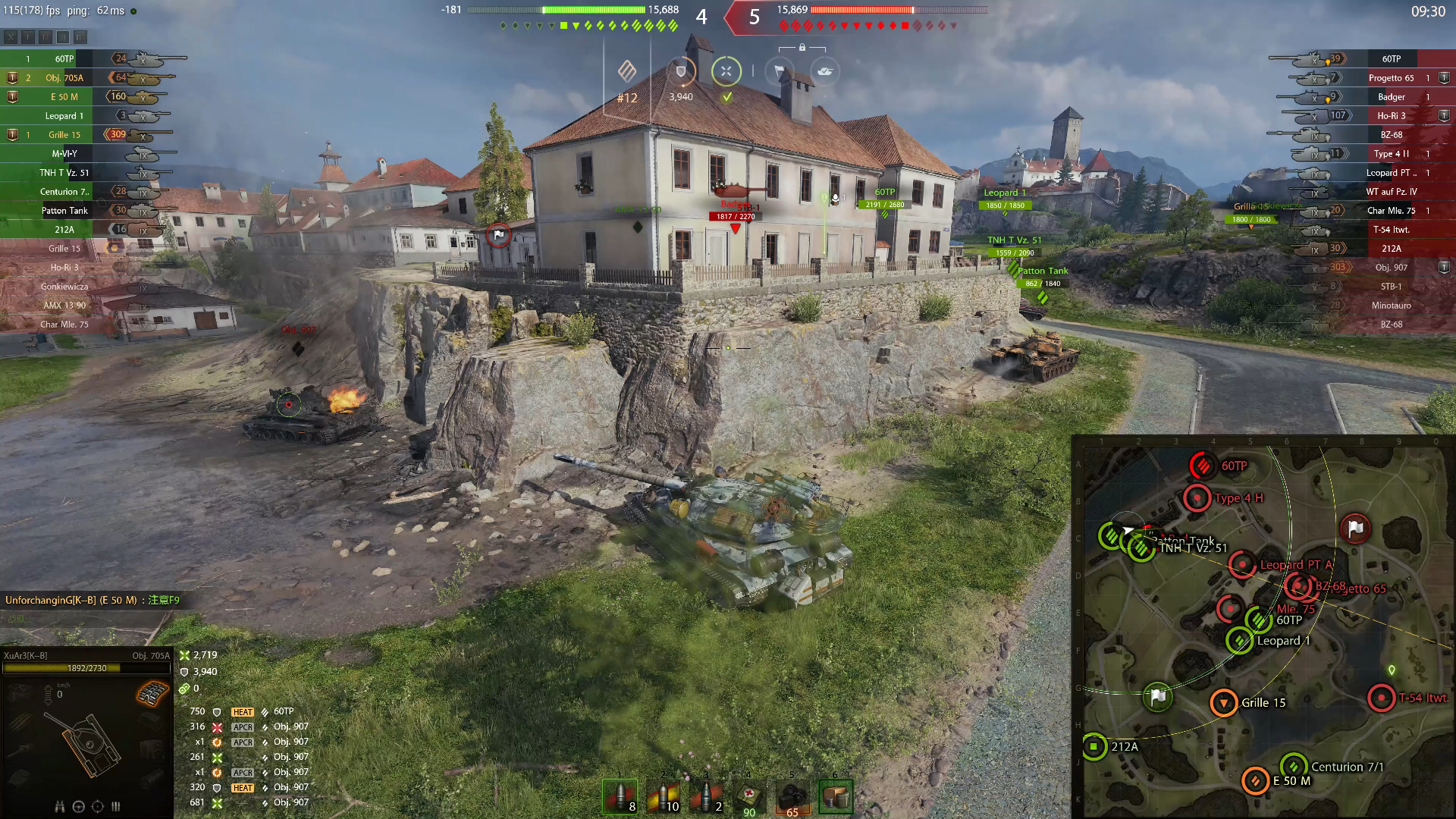Use the first aid kit consumable
Screen dimensions: 1456x819
point(749,796)
